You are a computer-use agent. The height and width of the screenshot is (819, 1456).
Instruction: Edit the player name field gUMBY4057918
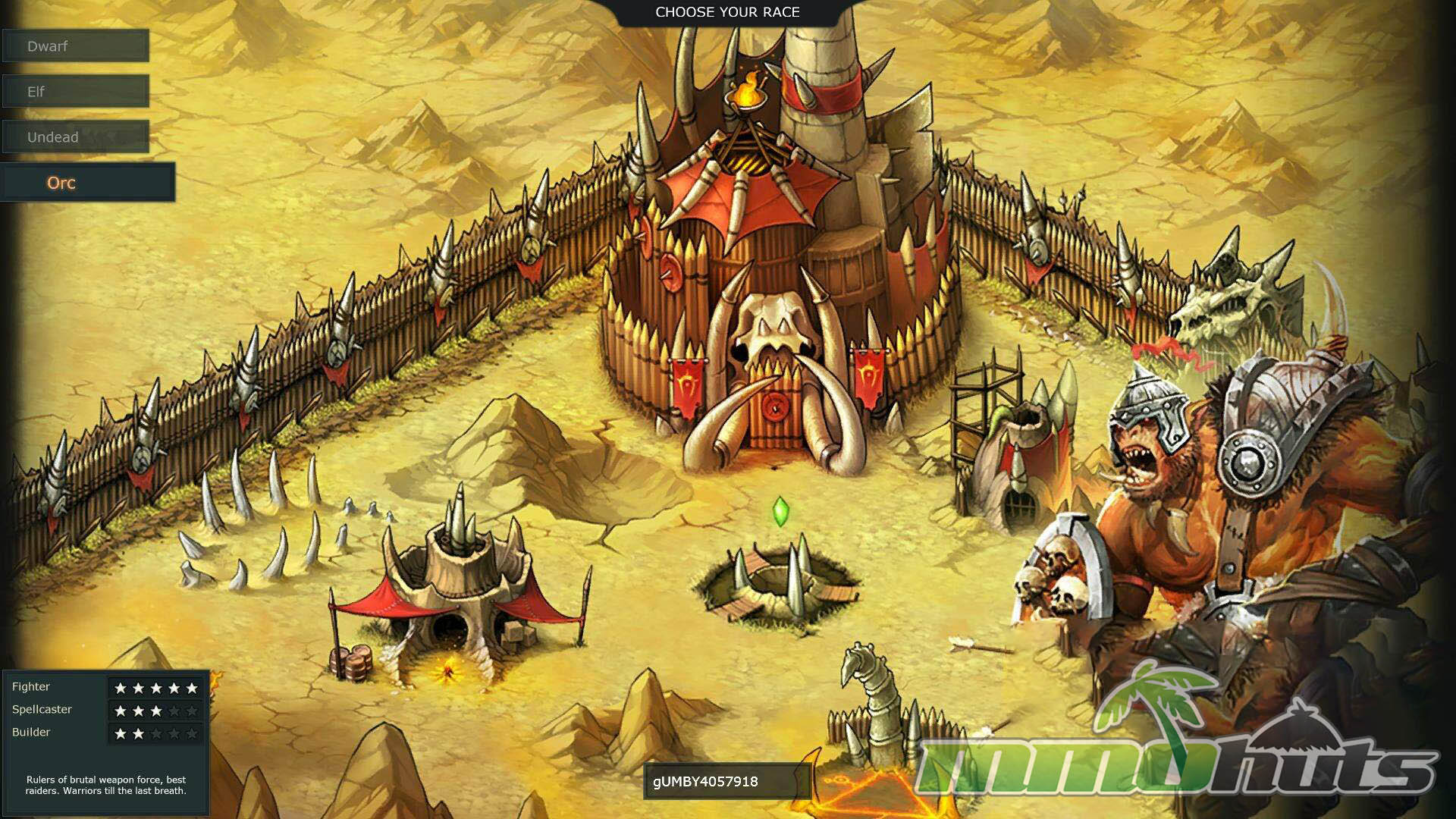pos(726,782)
